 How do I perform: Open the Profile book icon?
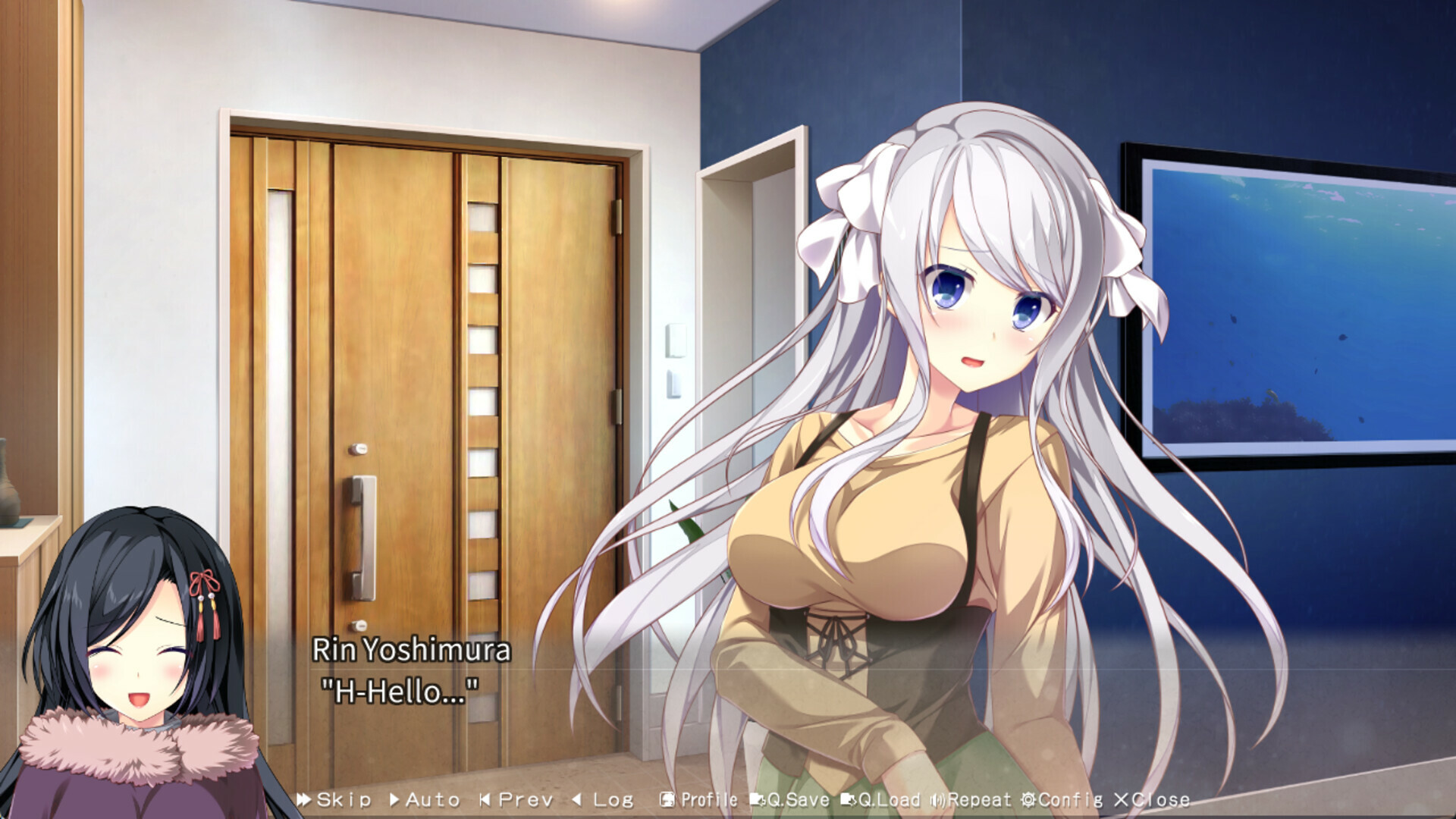point(666,799)
